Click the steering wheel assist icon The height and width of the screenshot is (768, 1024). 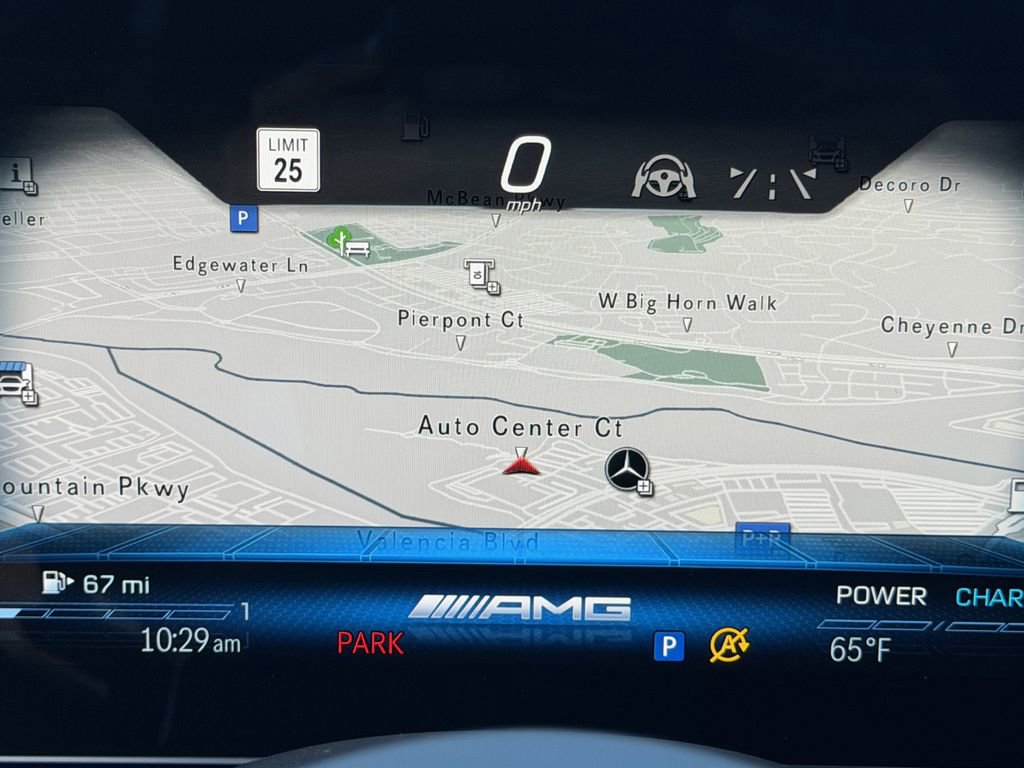tap(663, 177)
